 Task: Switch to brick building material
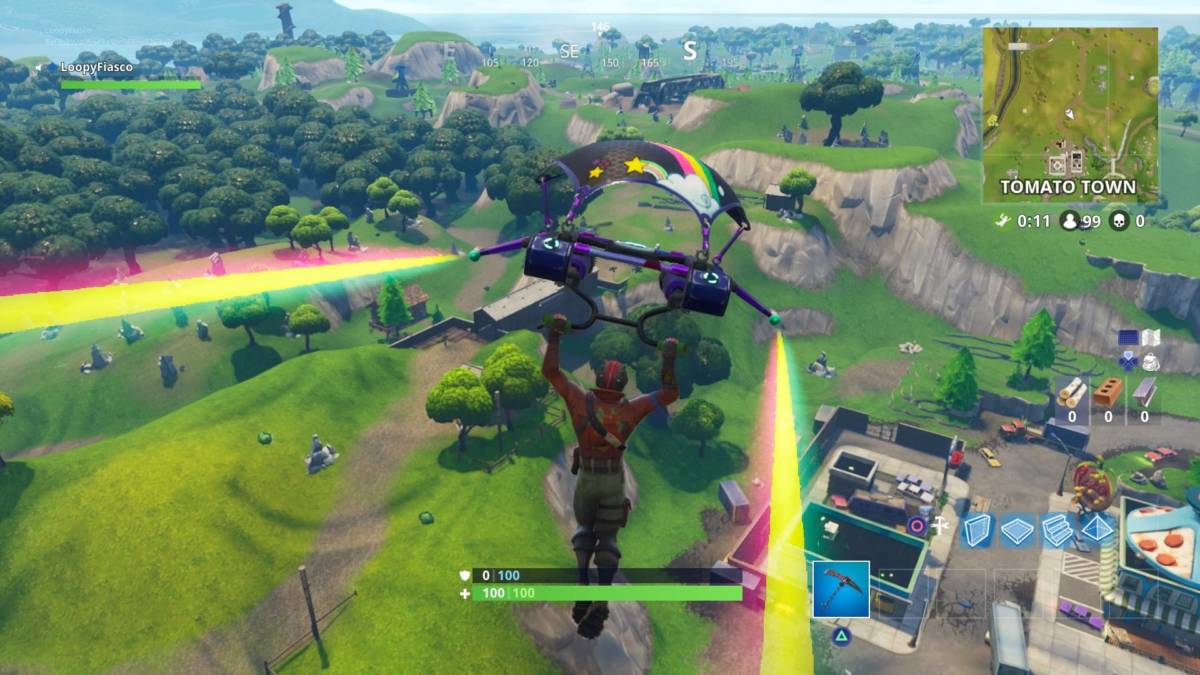tap(1108, 393)
